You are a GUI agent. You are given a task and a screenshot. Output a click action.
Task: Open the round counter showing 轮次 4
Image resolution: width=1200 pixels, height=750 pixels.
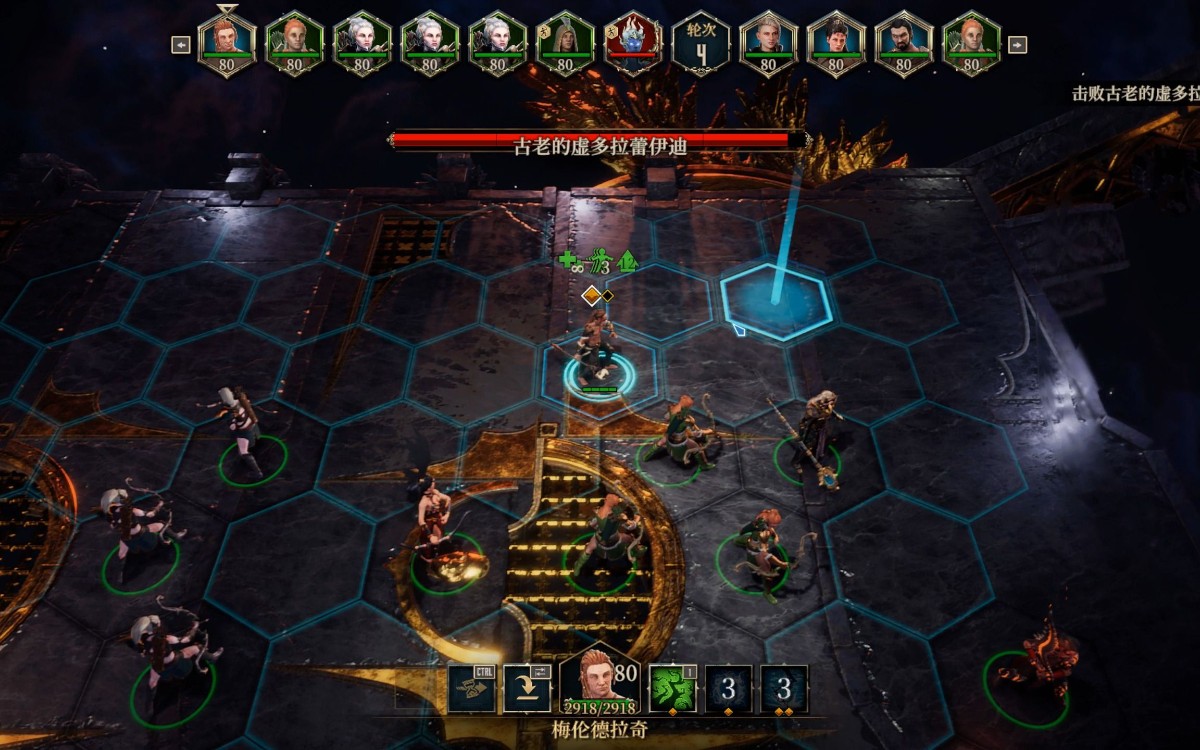699,43
